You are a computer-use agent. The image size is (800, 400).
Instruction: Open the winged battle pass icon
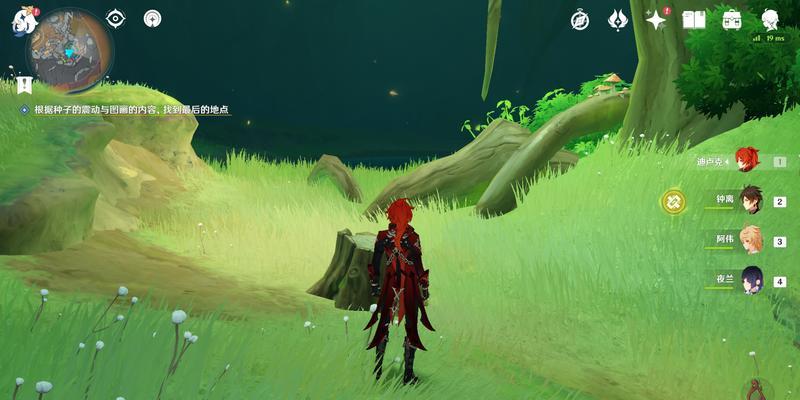pos(618,20)
